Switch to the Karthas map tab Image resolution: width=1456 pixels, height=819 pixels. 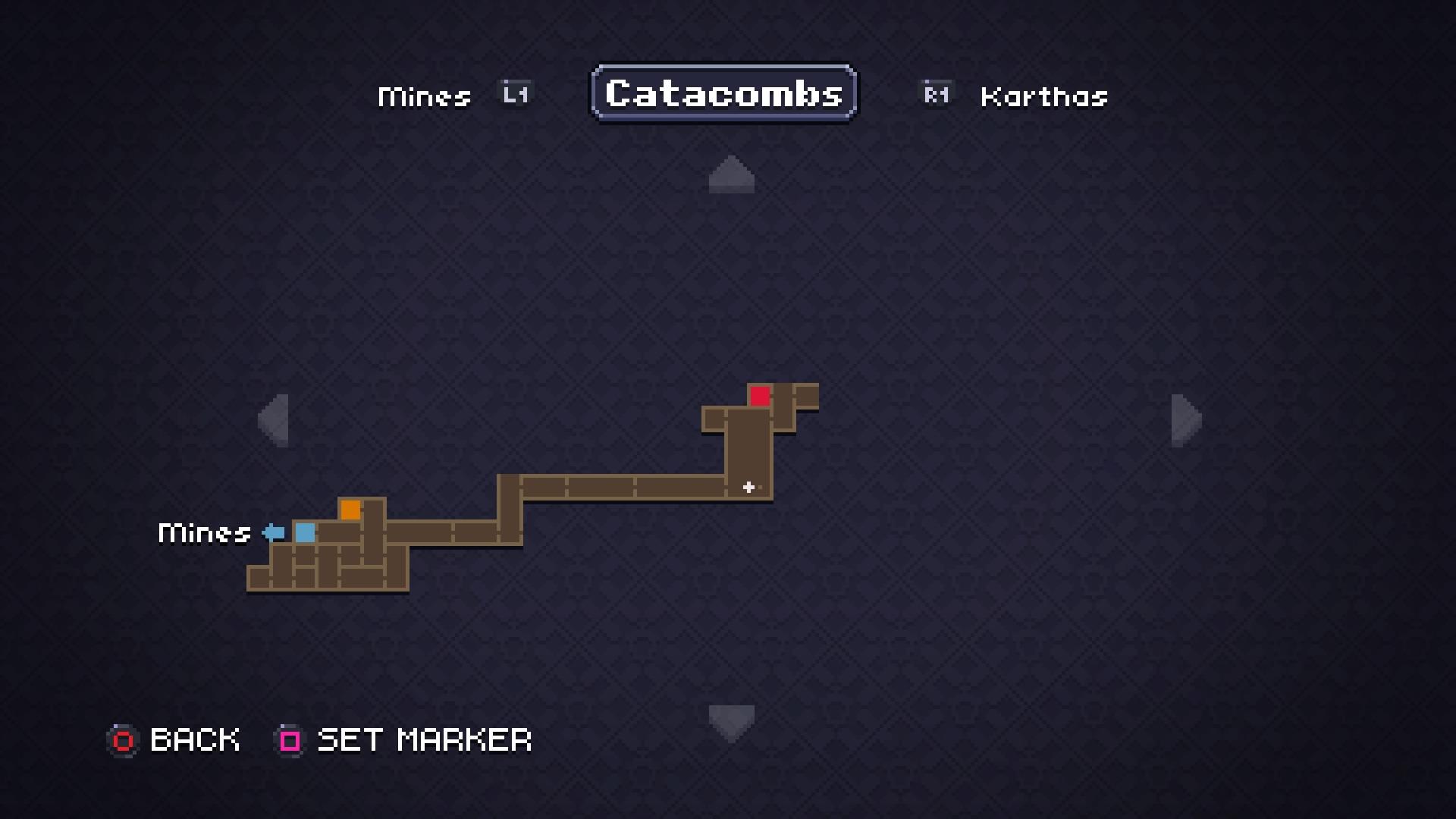click(1043, 96)
